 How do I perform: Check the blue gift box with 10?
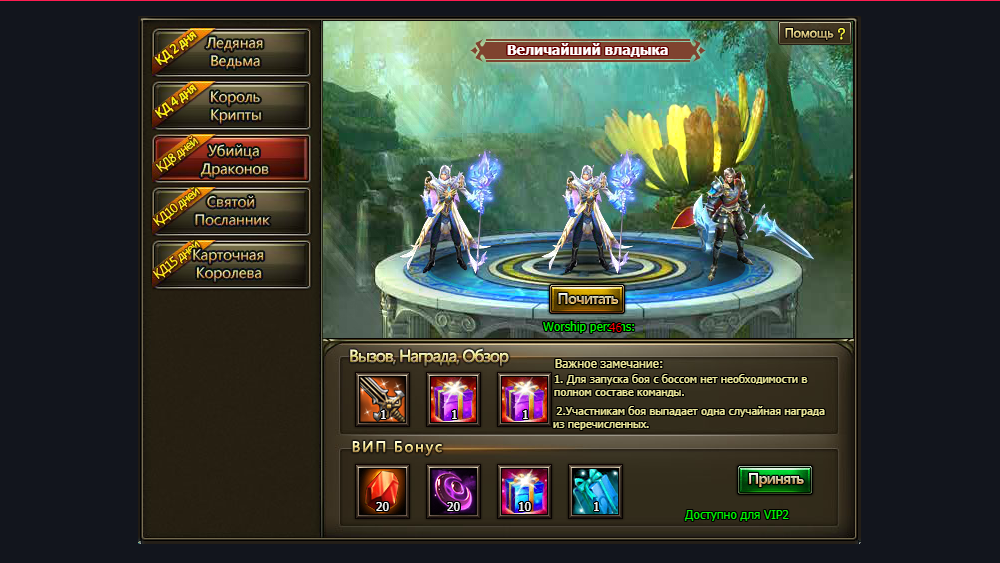[524, 491]
